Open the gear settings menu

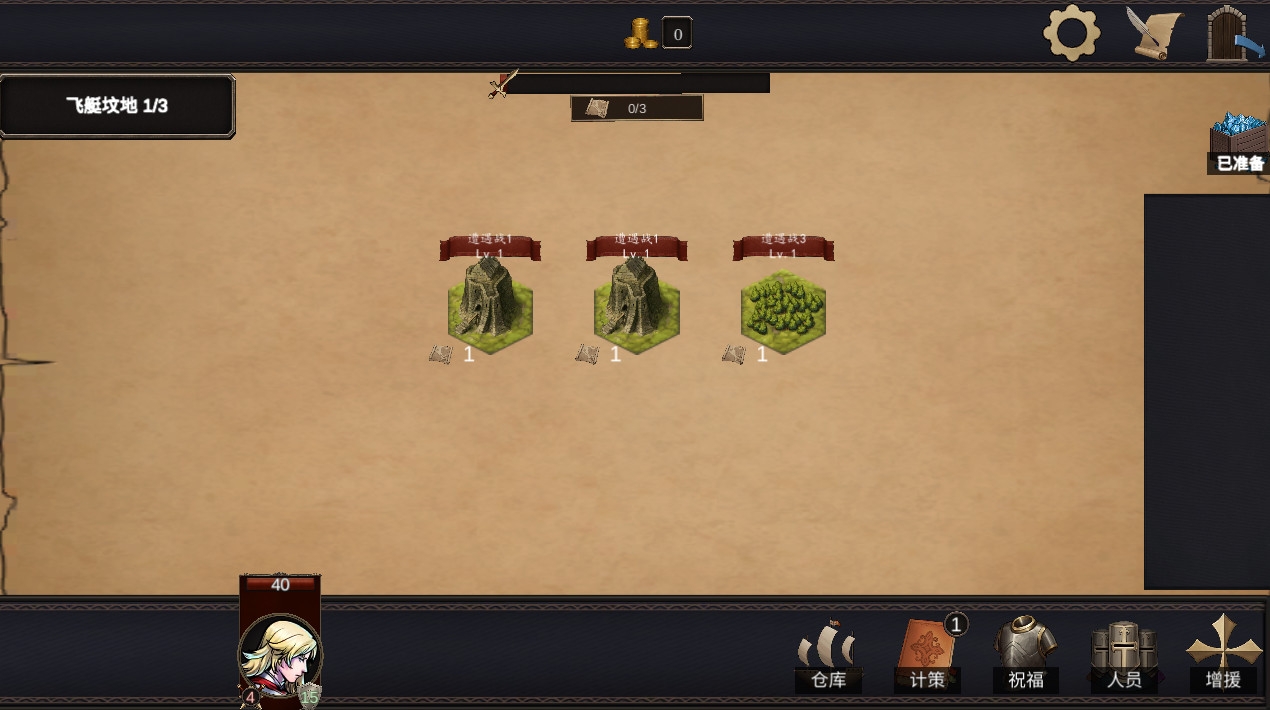[x=1071, y=33]
